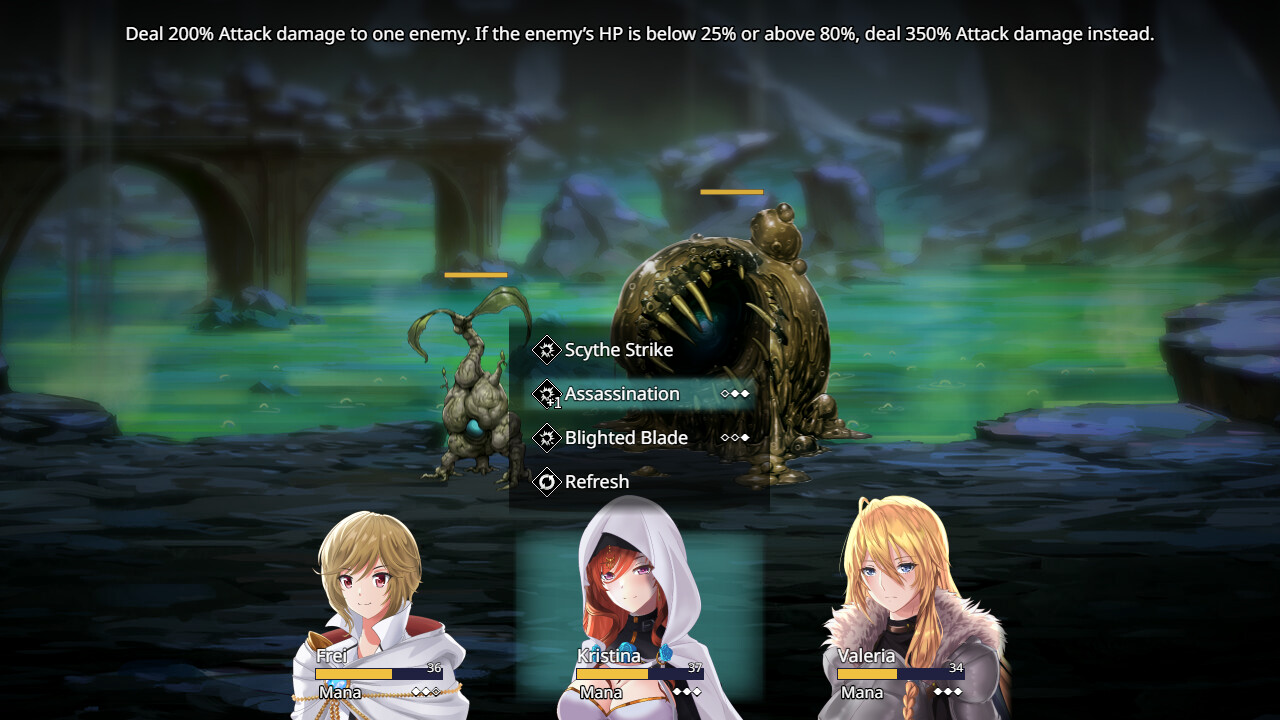
Task: Click the Assassination skill icon with +1 badge
Action: (546, 394)
